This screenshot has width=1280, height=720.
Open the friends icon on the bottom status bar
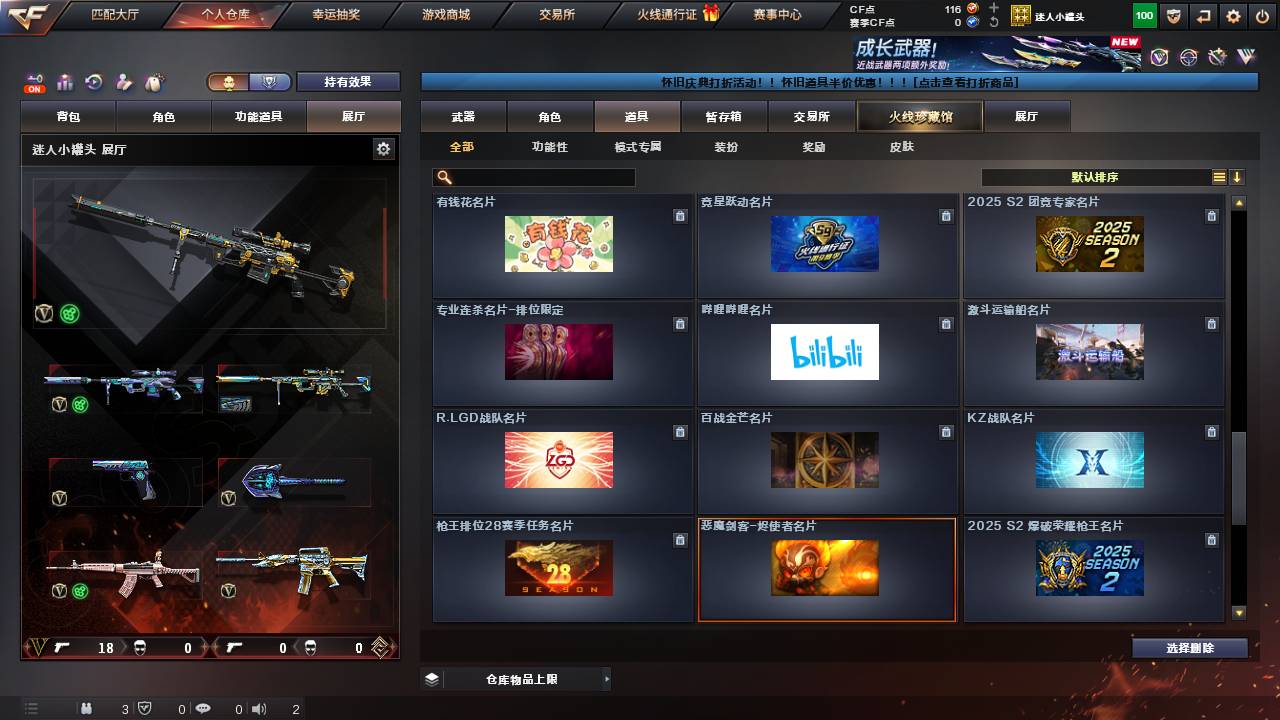(86, 710)
